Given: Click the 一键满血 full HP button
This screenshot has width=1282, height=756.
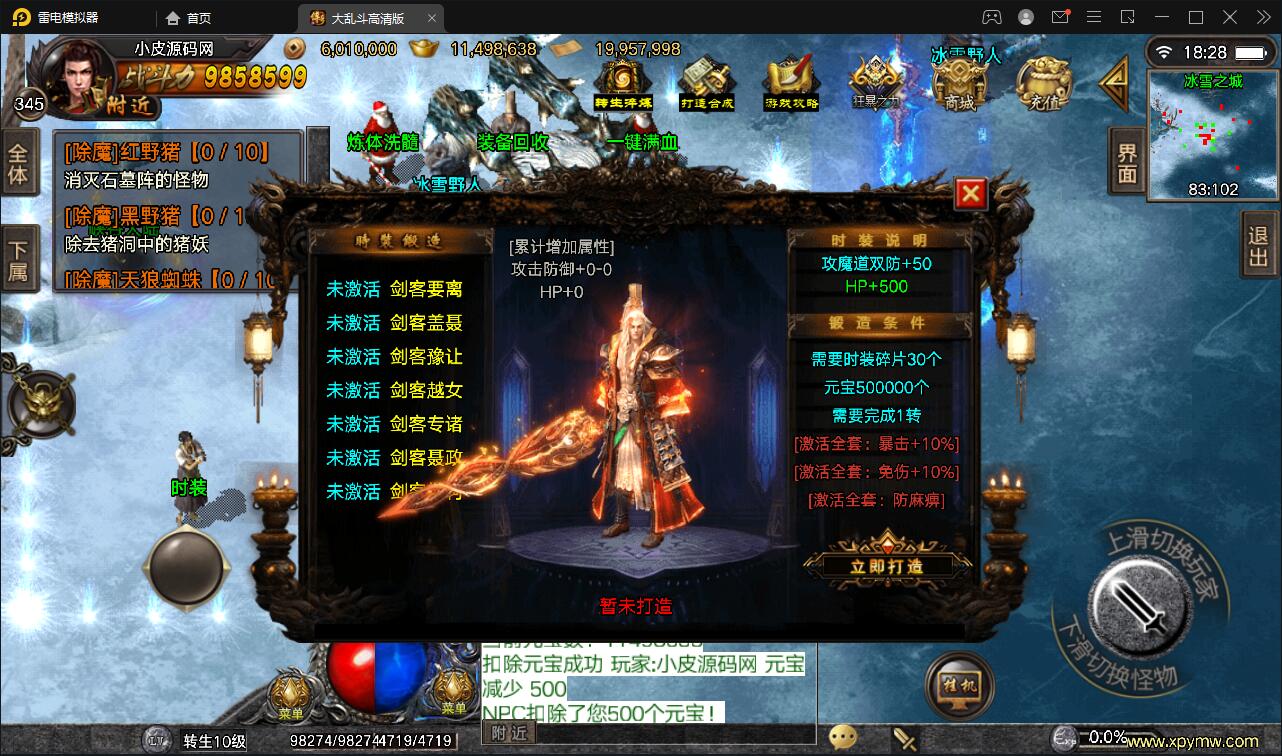Looking at the screenshot, I should coord(643,142).
